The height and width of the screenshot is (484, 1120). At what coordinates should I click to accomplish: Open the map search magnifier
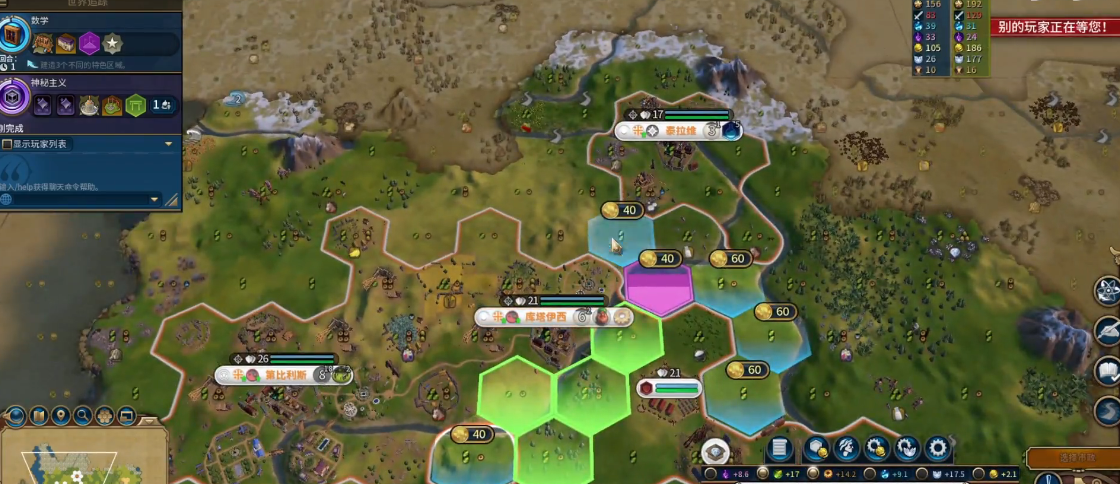tap(83, 415)
